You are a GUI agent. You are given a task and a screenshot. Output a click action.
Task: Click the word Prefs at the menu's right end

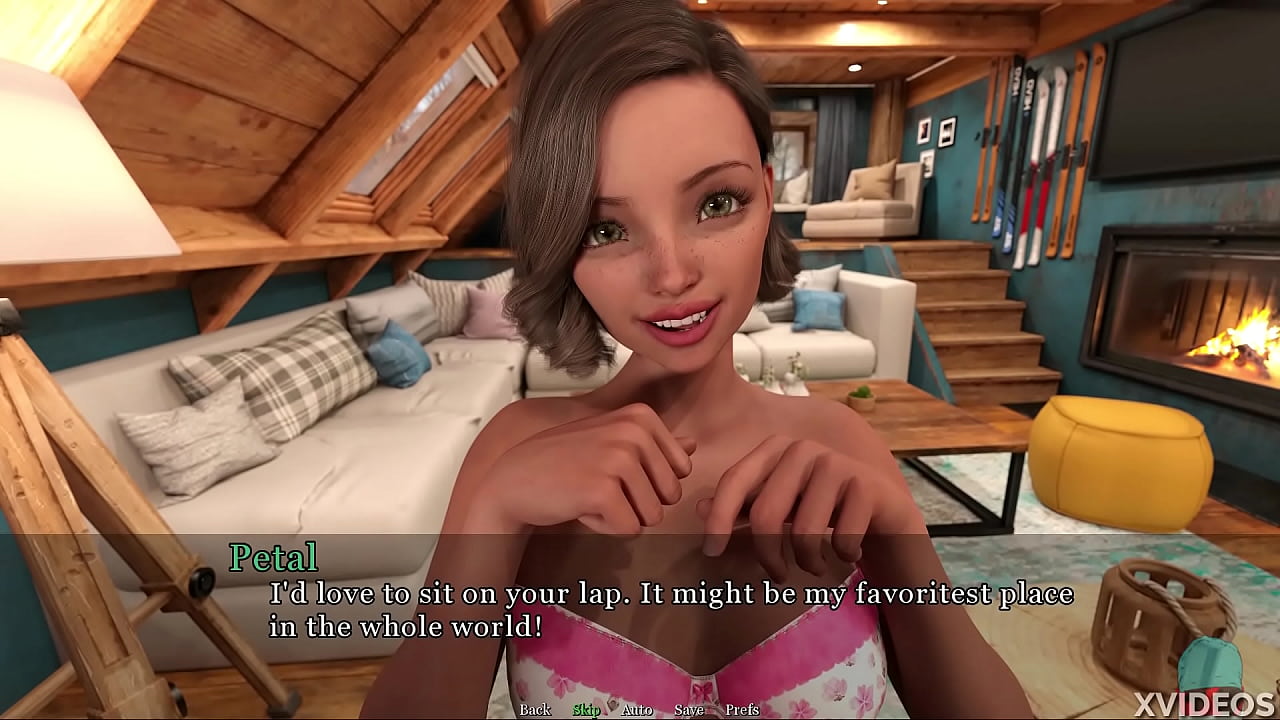[x=744, y=710]
